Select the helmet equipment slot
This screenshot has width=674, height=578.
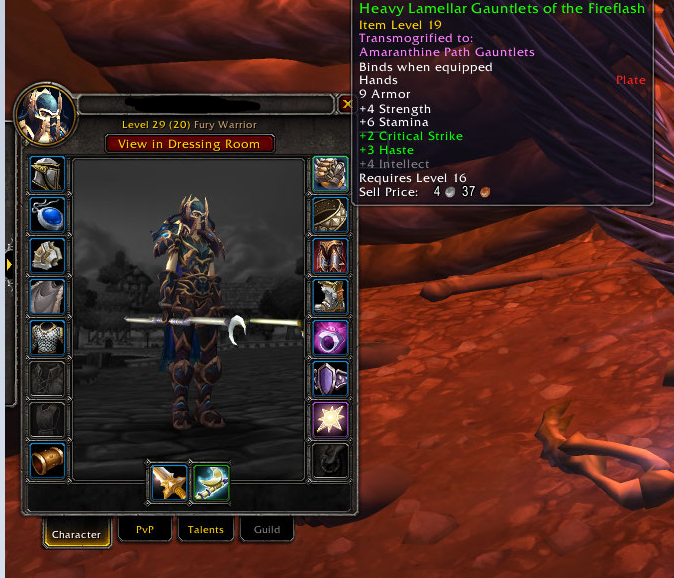[48, 174]
